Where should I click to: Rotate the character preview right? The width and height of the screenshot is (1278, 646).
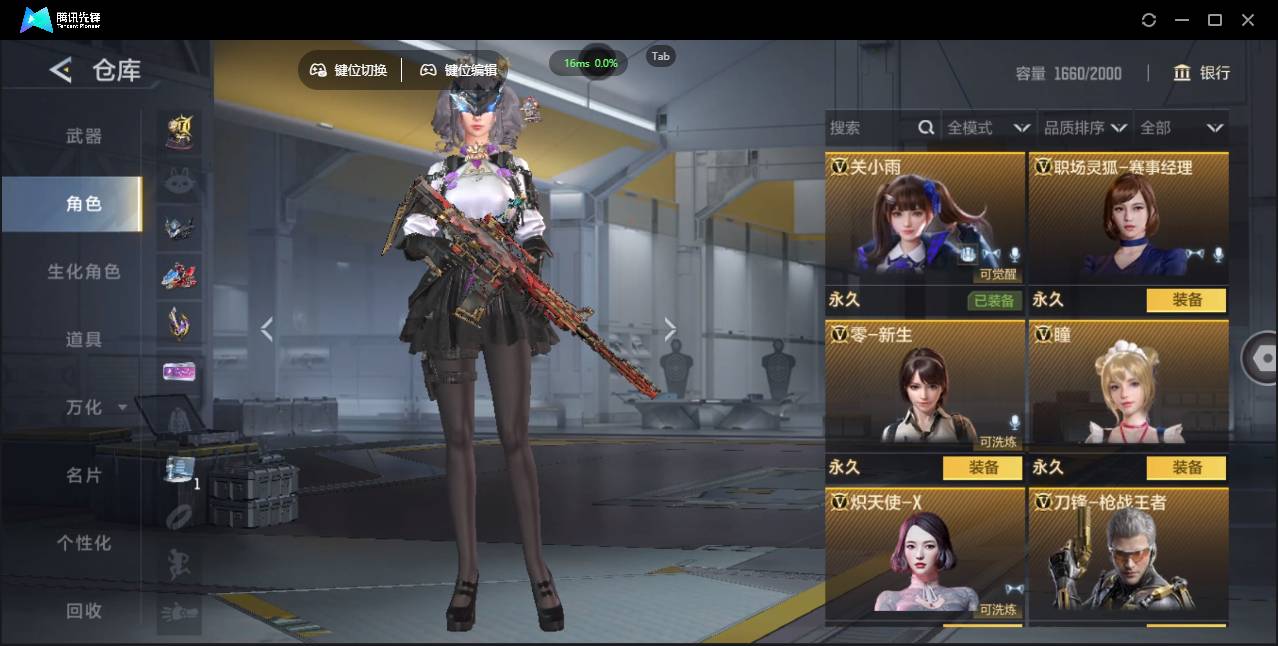(670, 329)
